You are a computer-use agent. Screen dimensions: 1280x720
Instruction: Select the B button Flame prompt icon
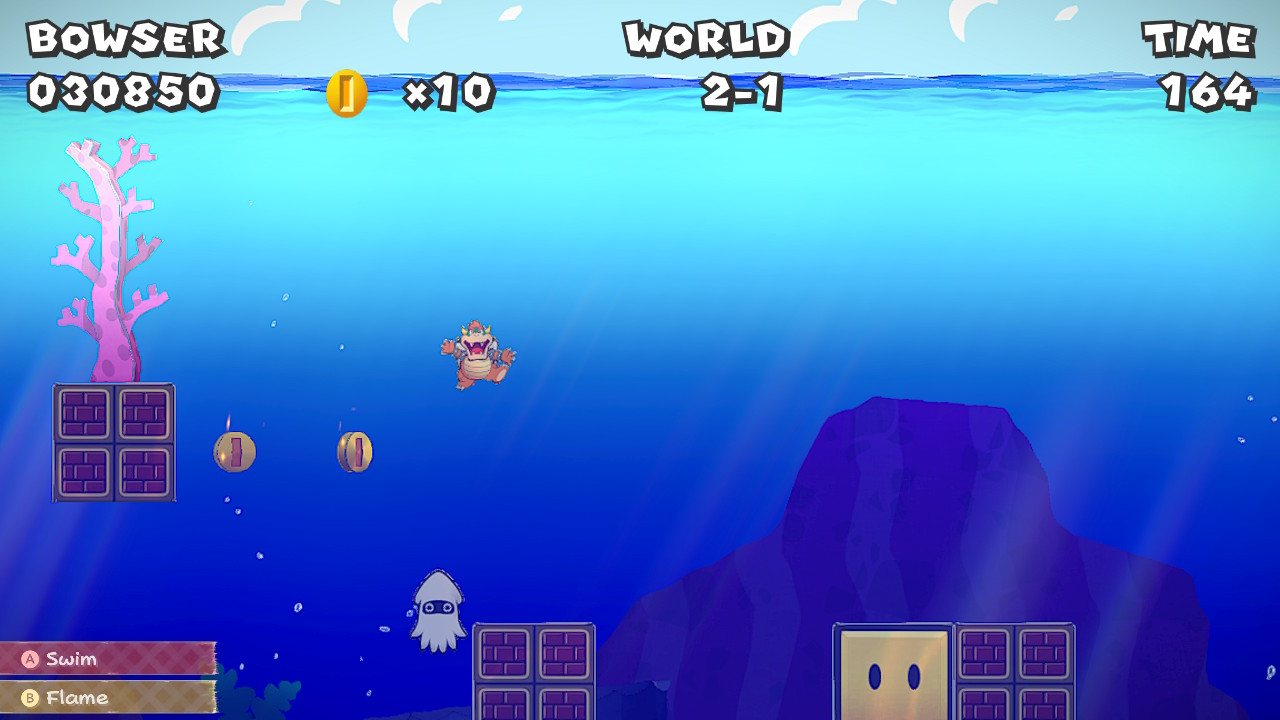pos(31,698)
